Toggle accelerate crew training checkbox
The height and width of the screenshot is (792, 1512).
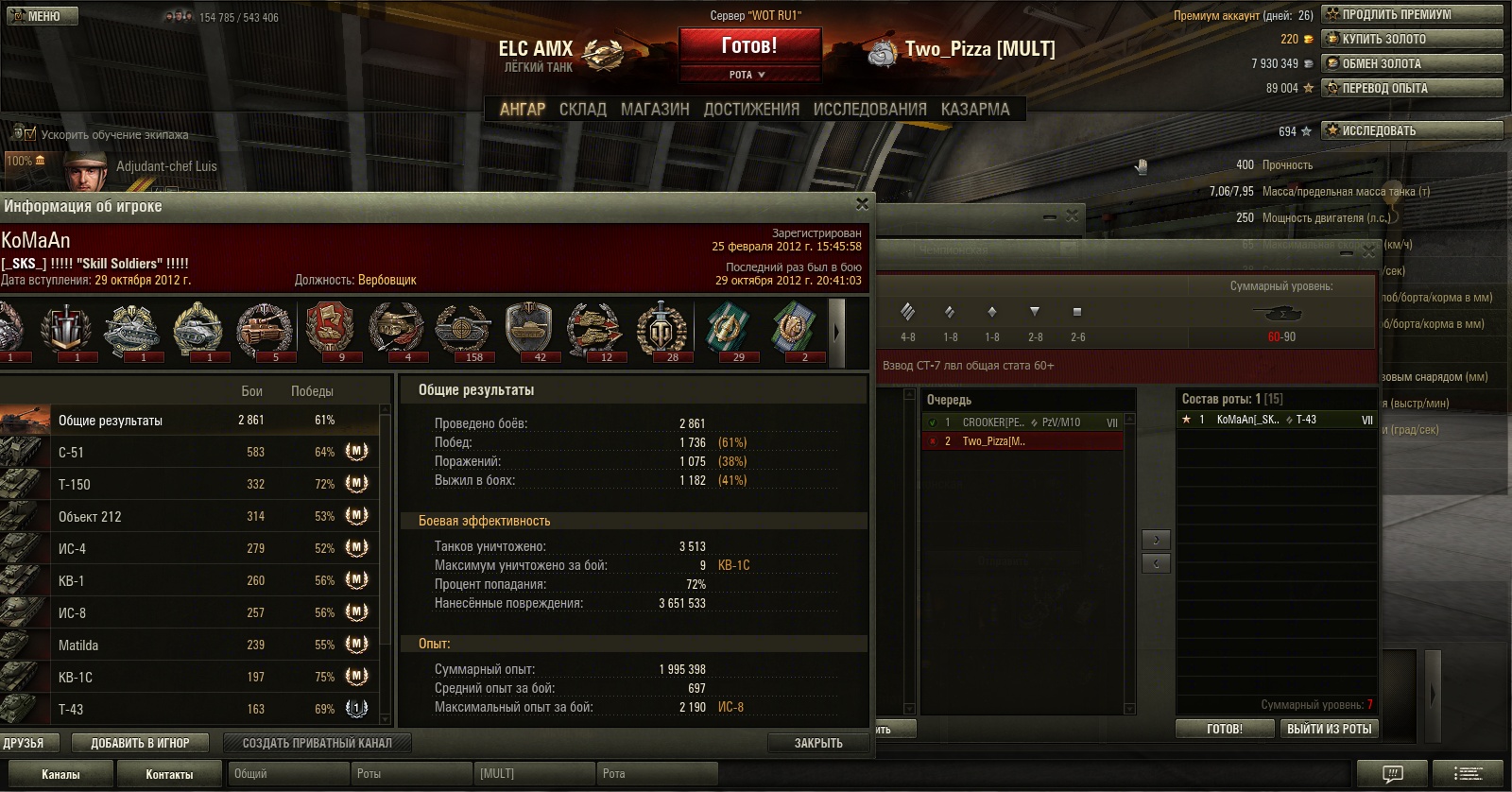pyautogui.click(x=30, y=134)
